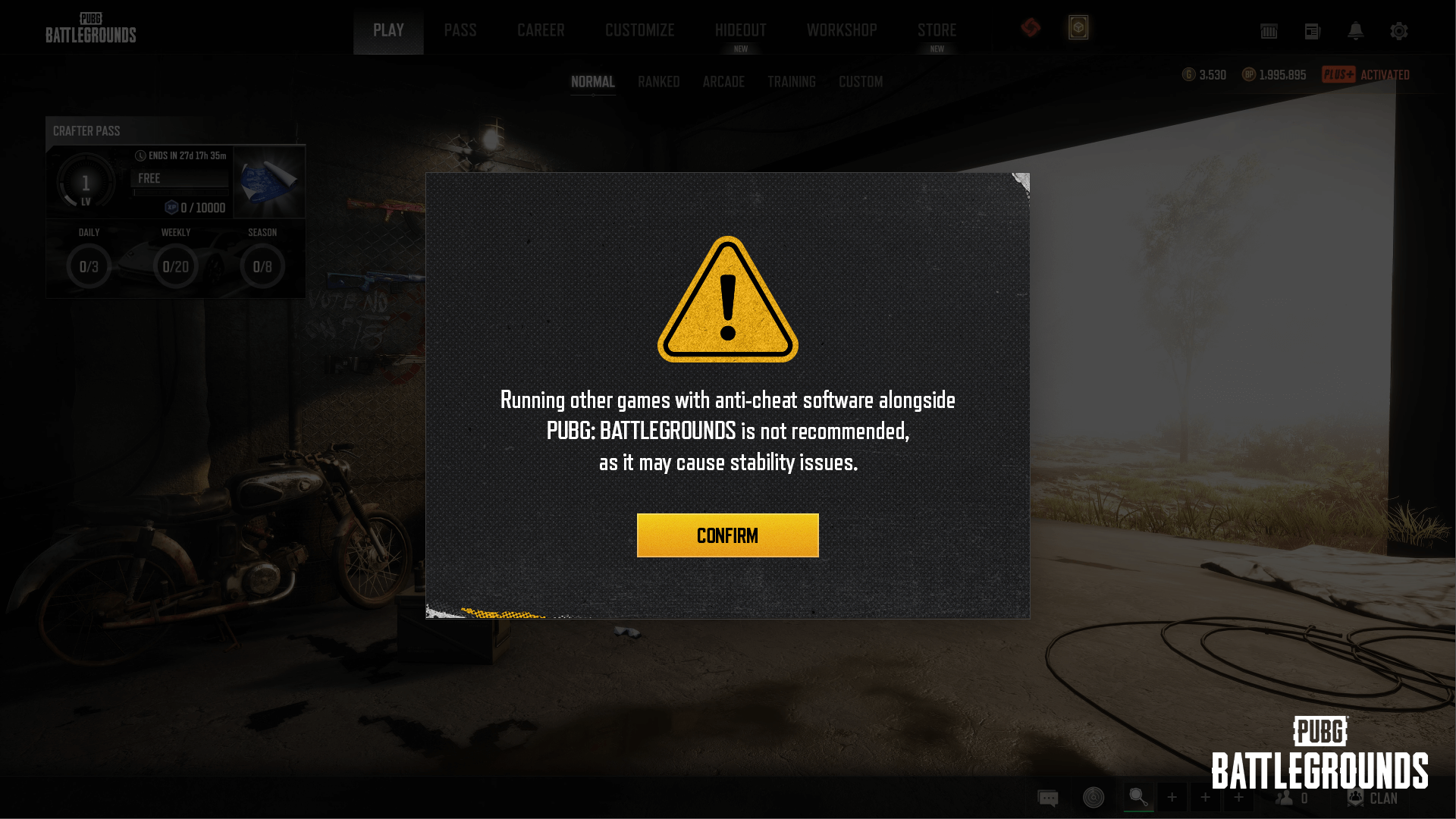Image resolution: width=1456 pixels, height=819 pixels.
Task: Click the social radar search icon
Action: (1094, 797)
